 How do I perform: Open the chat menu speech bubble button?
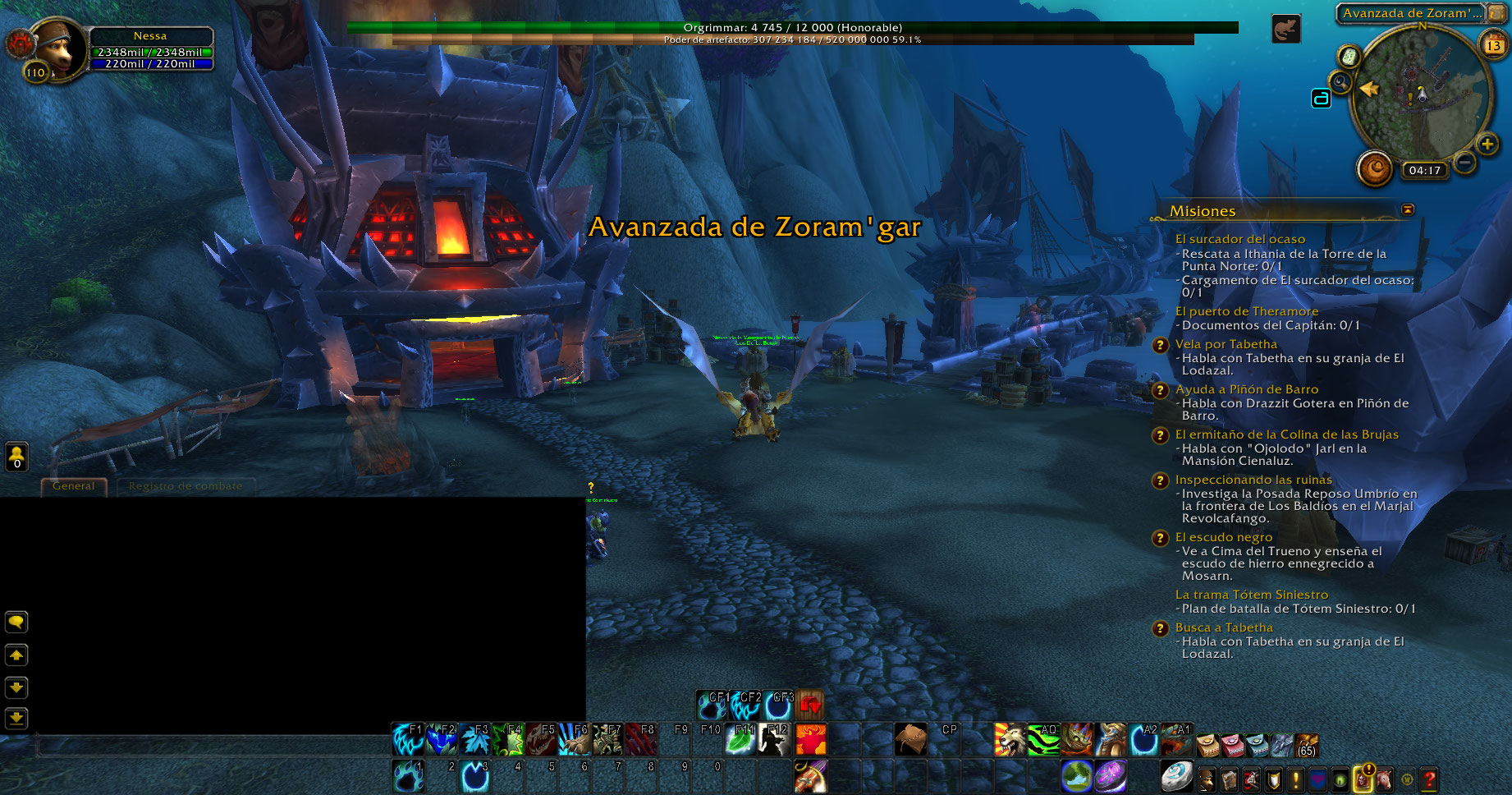tap(16, 622)
